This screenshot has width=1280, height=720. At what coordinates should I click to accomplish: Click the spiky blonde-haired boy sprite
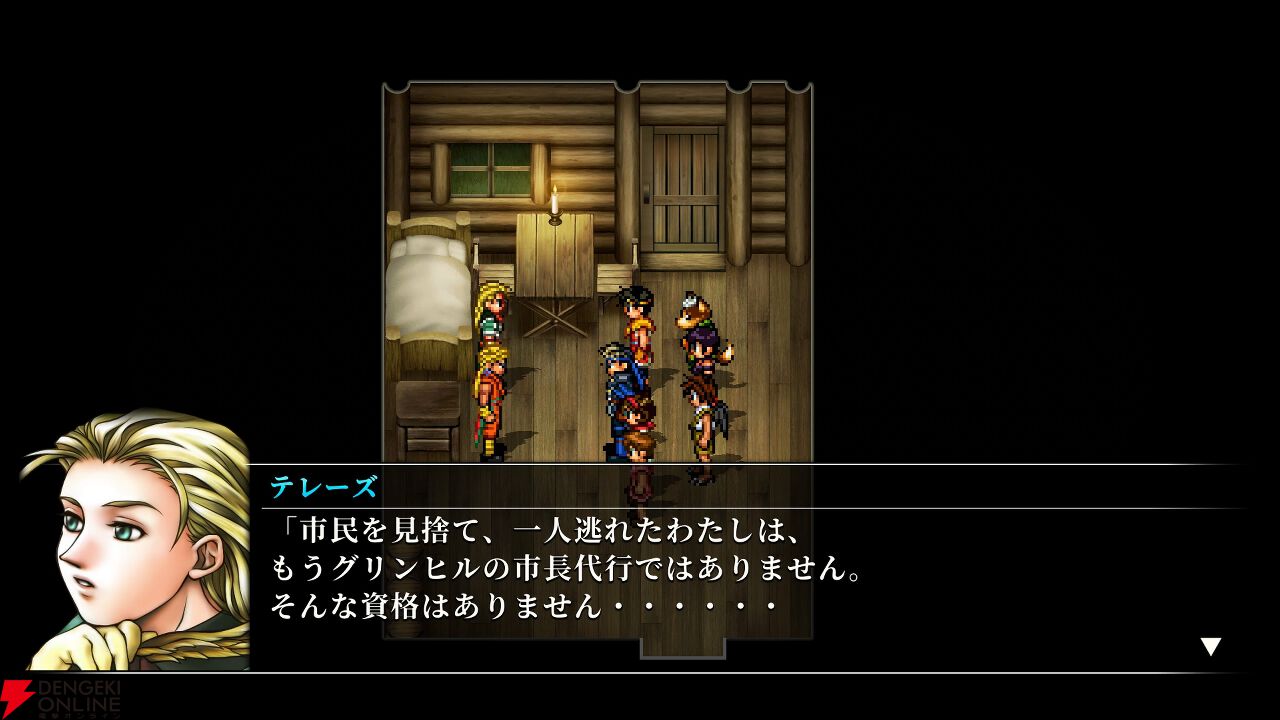(x=493, y=395)
